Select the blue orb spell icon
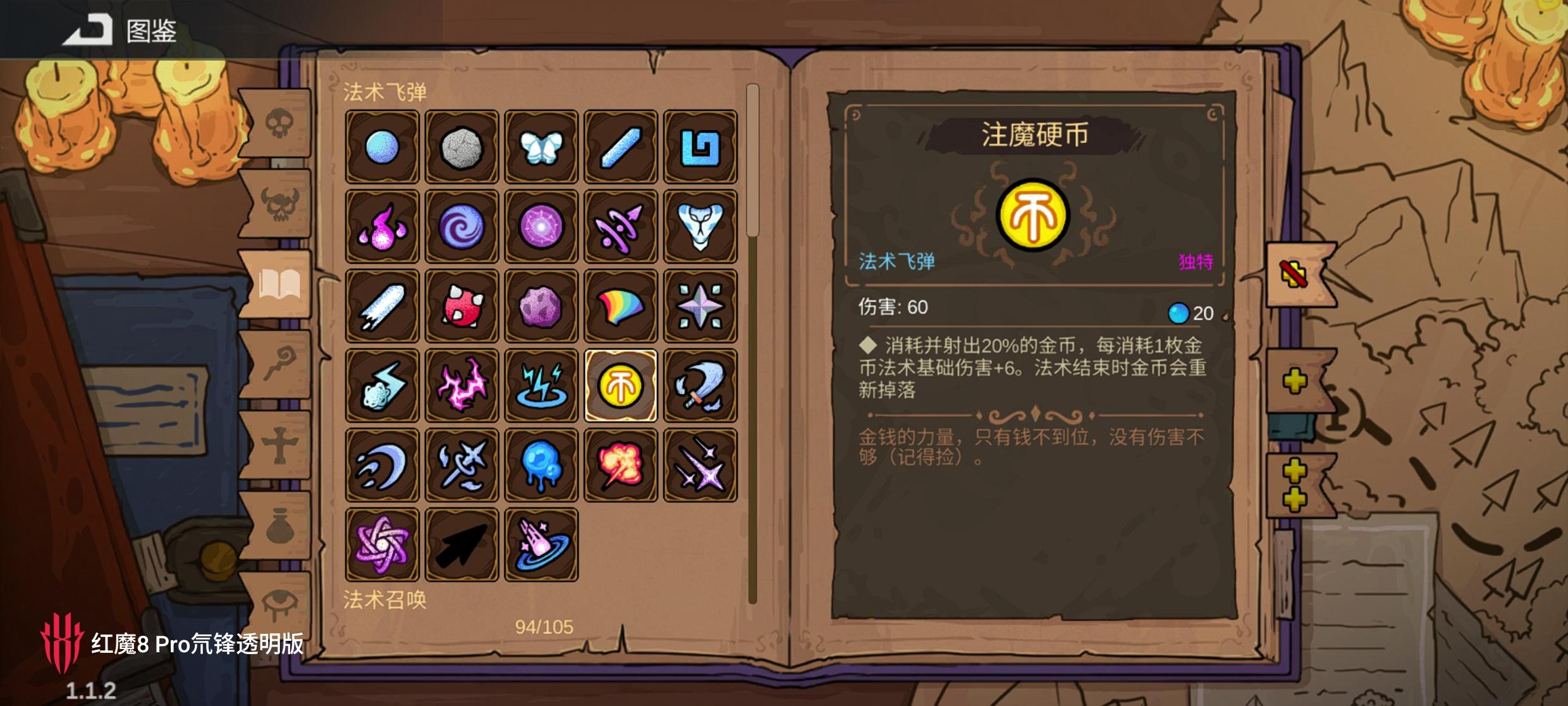Image resolution: width=1568 pixels, height=706 pixels. pyautogui.click(x=383, y=147)
